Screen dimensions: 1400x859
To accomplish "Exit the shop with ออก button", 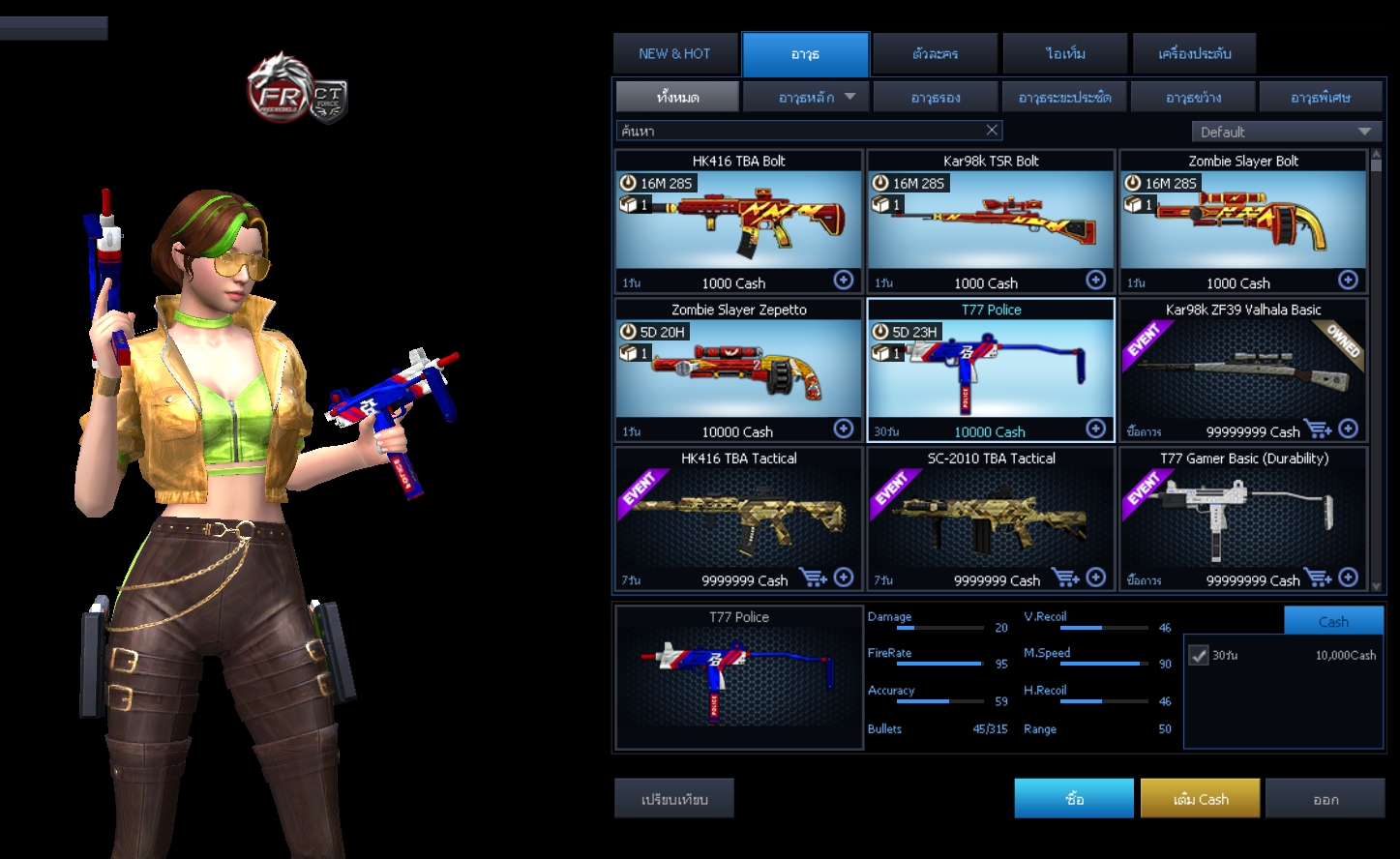I will [1326, 799].
